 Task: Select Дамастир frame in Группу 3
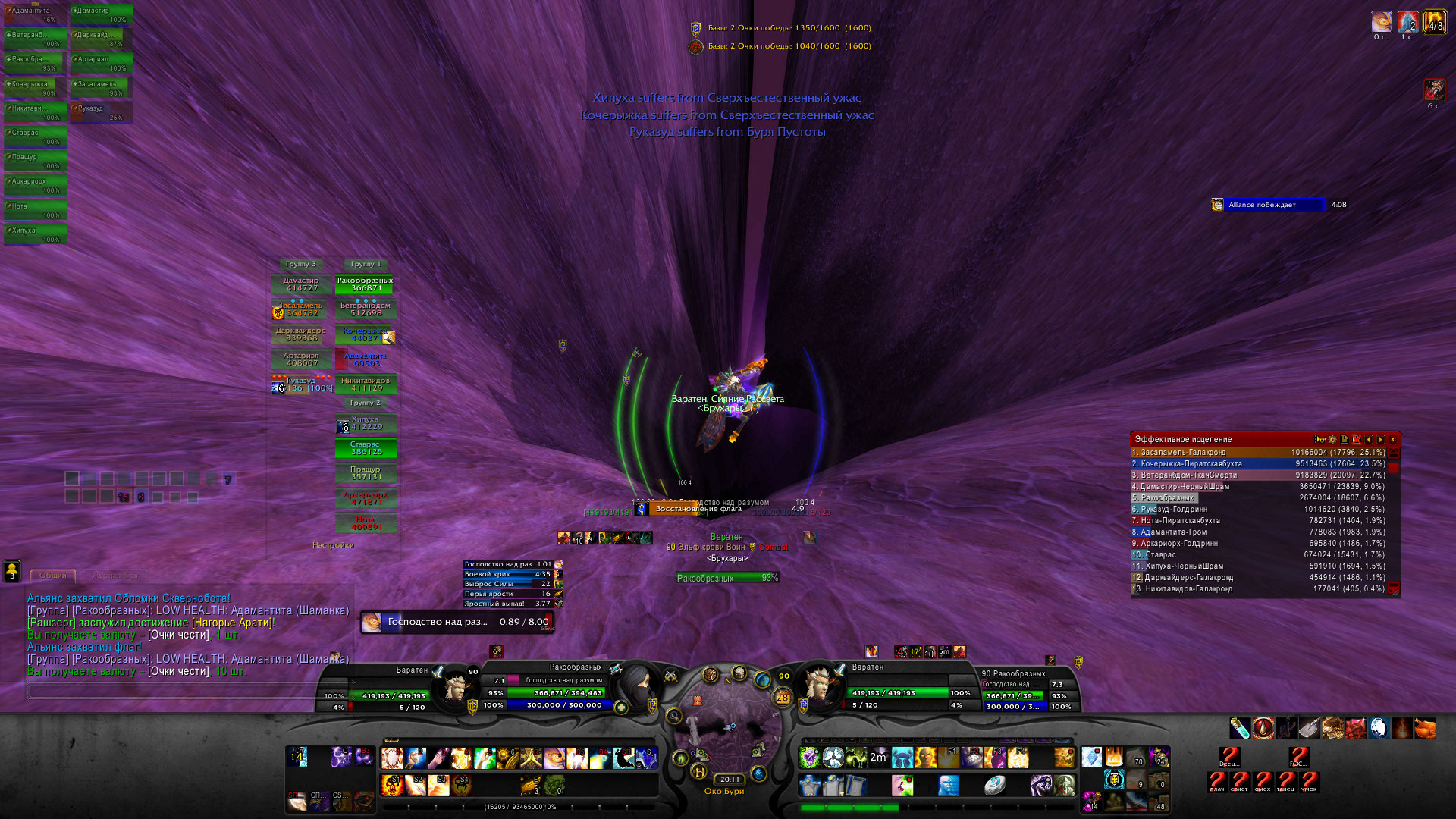pos(301,284)
